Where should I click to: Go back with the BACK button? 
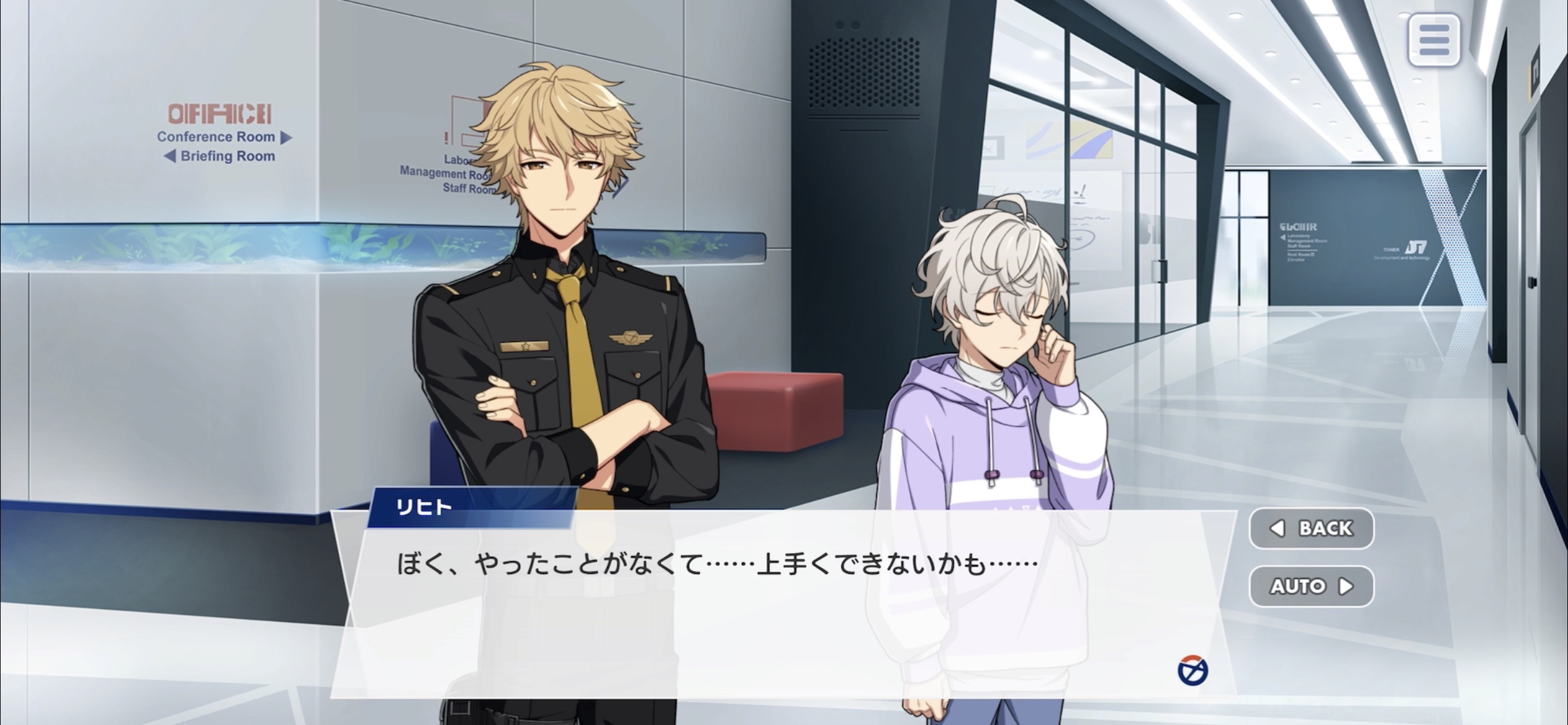click(1312, 528)
